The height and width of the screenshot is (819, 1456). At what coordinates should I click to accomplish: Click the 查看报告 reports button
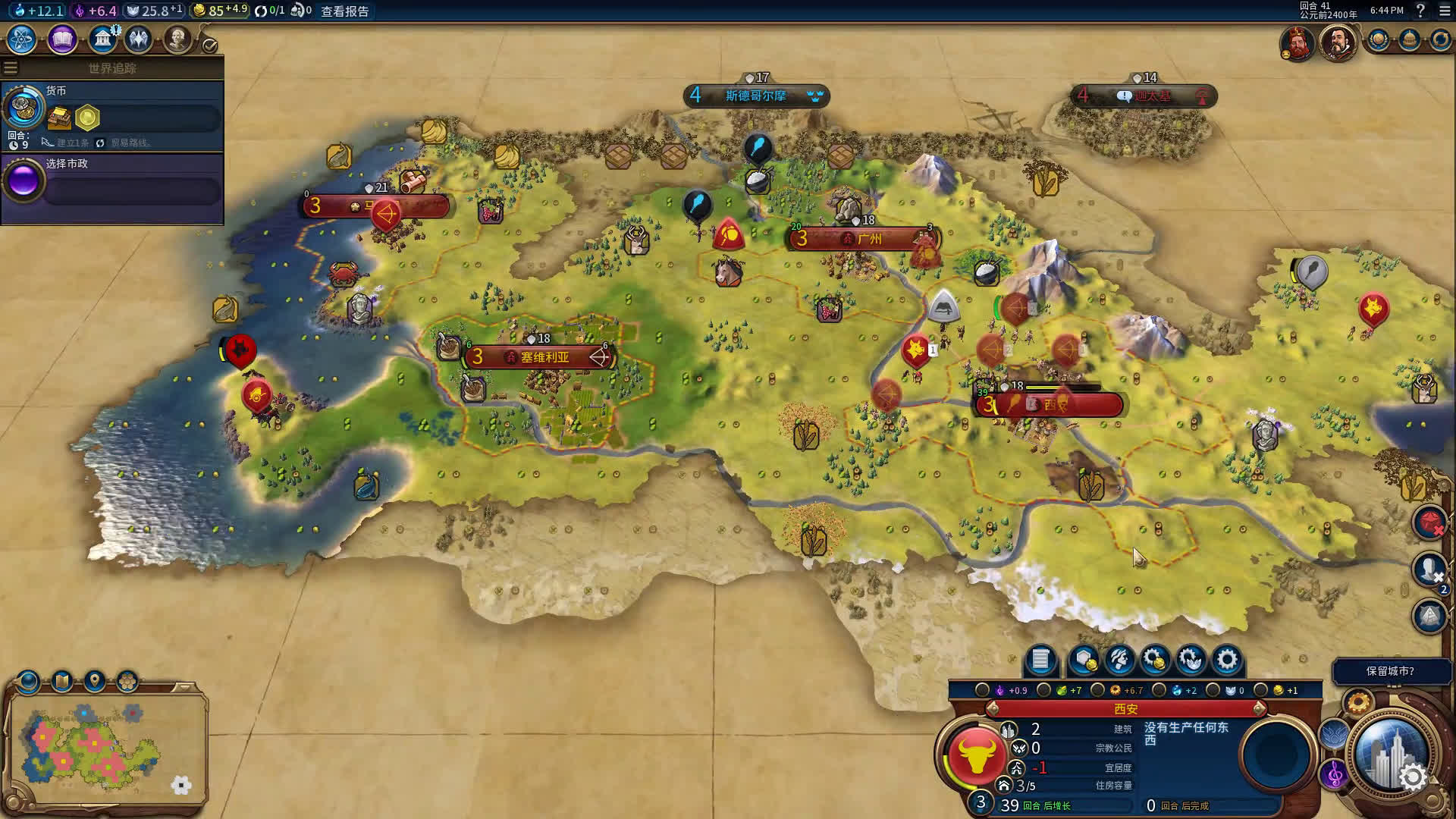tap(345, 11)
